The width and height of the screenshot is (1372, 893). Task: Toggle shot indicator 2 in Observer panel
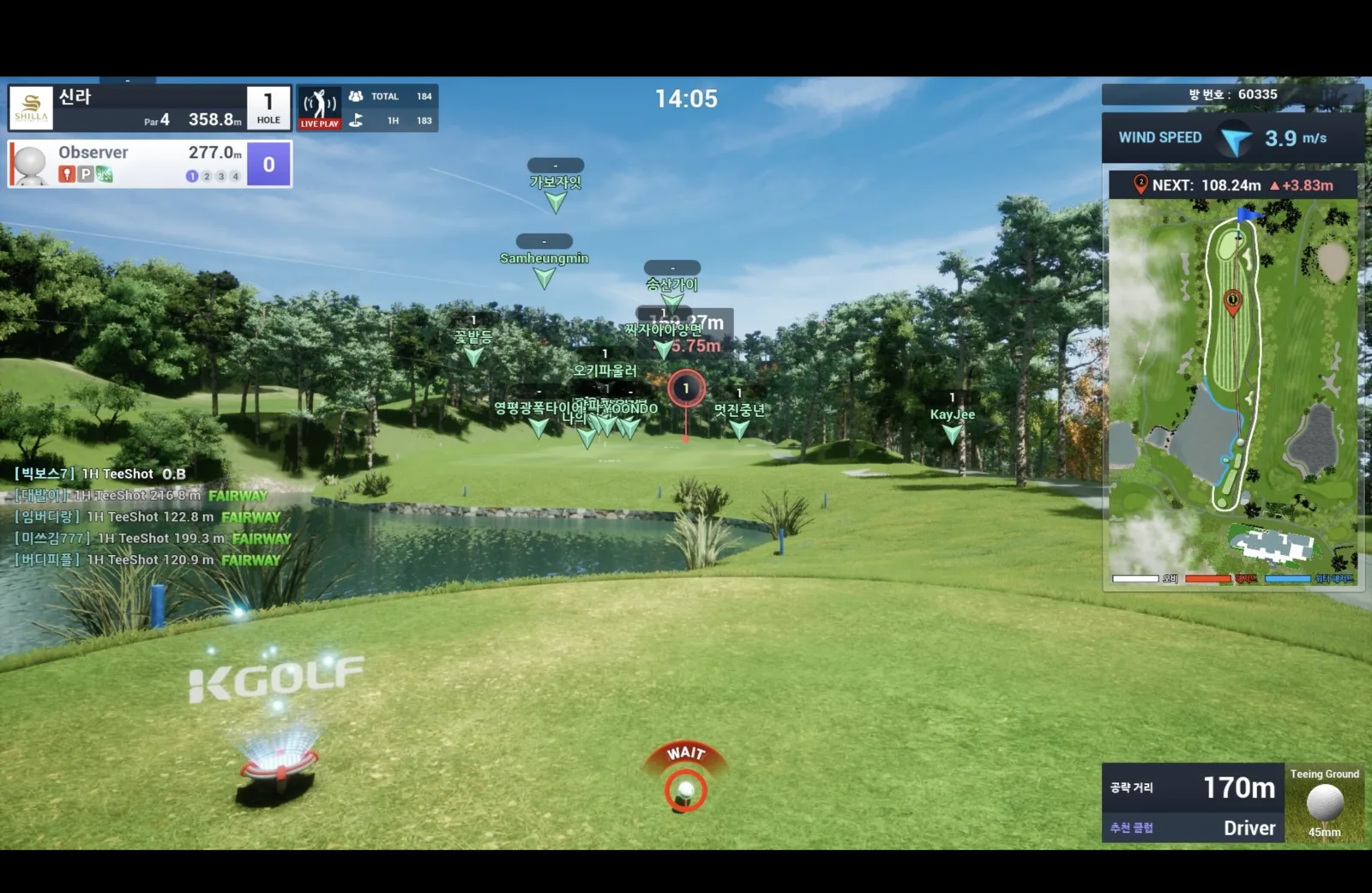pyautogui.click(x=207, y=176)
